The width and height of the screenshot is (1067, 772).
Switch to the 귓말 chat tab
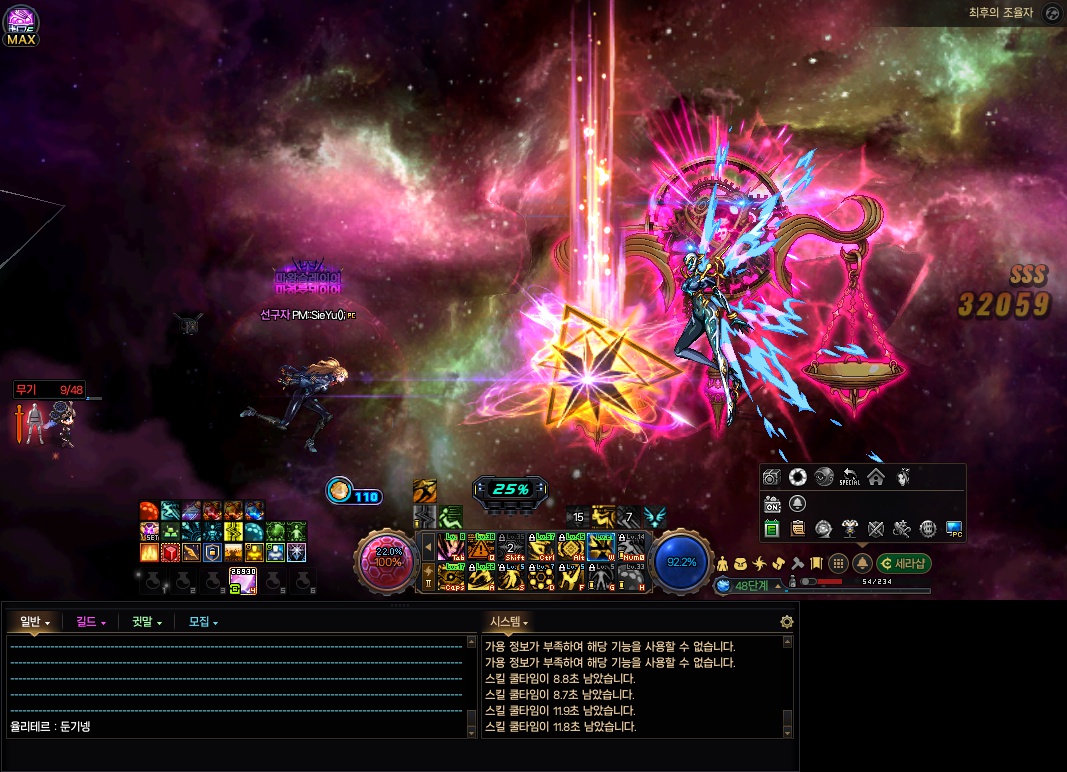pos(147,622)
